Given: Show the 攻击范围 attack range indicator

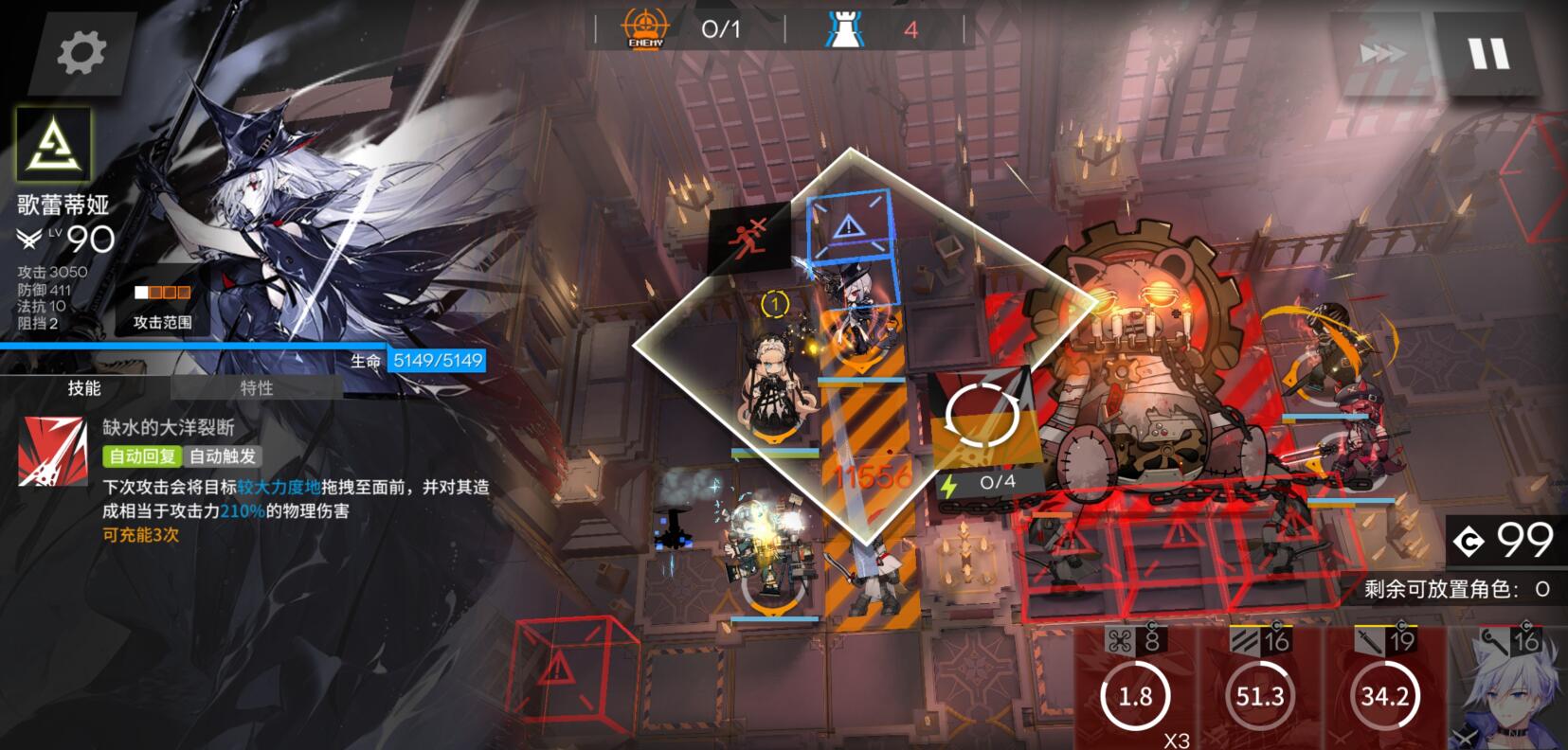Looking at the screenshot, I should 162,309.
